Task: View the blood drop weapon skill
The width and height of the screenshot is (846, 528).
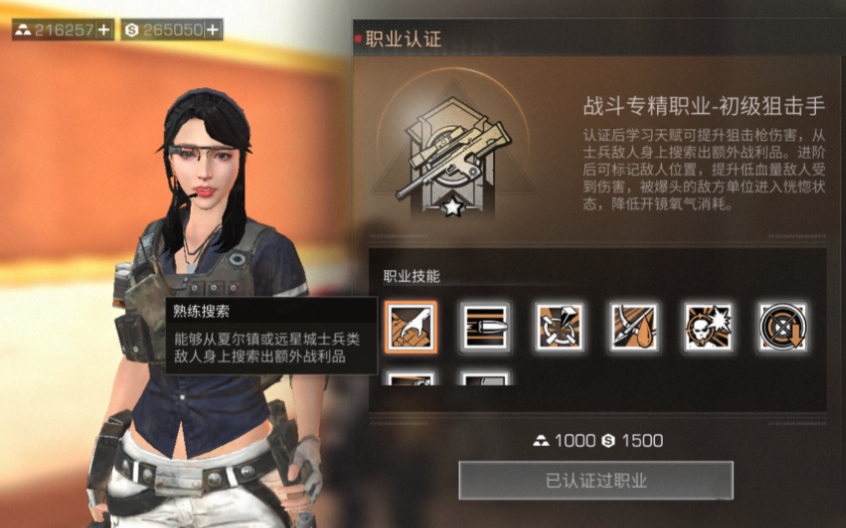Action: (634, 327)
